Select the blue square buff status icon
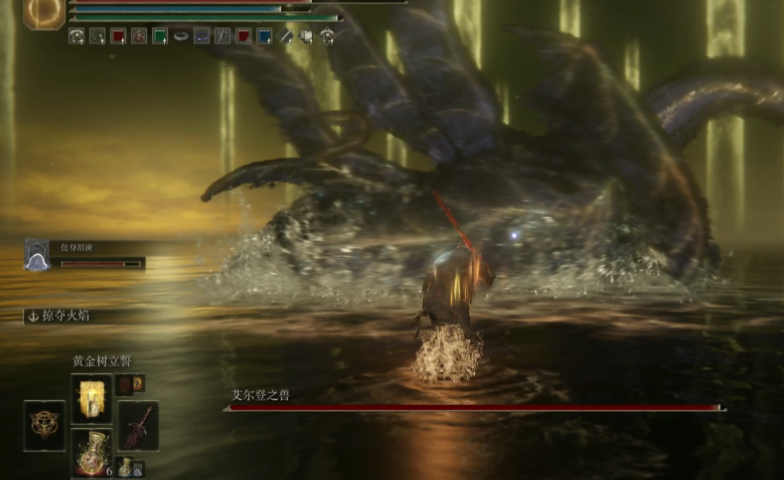The width and height of the screenshot is (784, 480). coord(264,36)
